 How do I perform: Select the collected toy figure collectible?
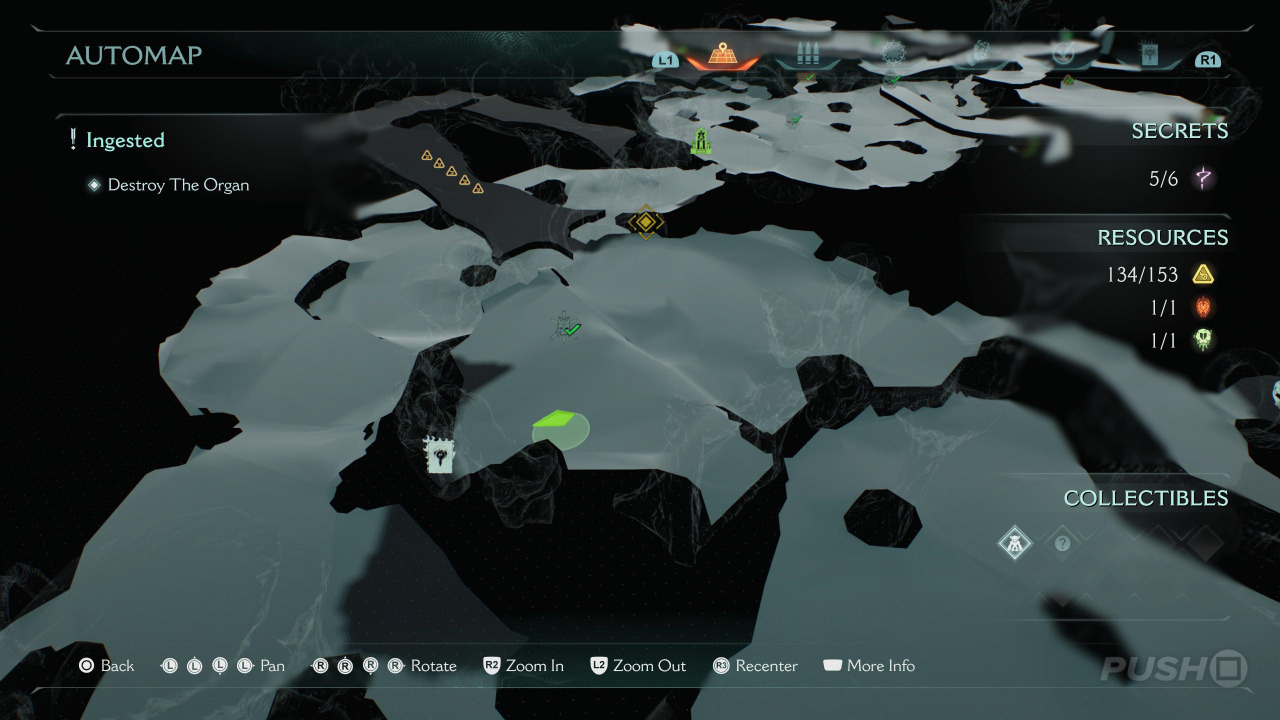[x=1015, y=543]
